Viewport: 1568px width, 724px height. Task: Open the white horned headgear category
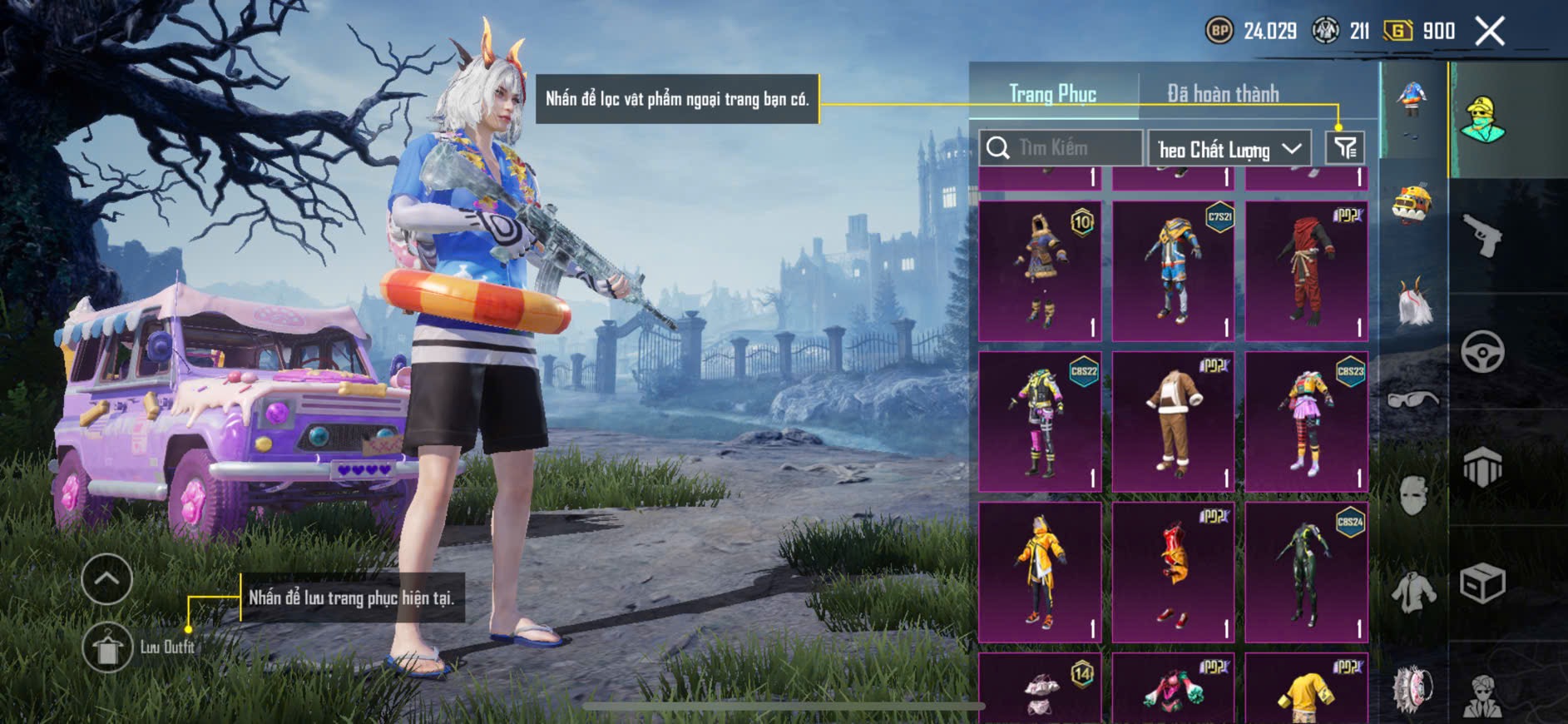(1412, 303)
